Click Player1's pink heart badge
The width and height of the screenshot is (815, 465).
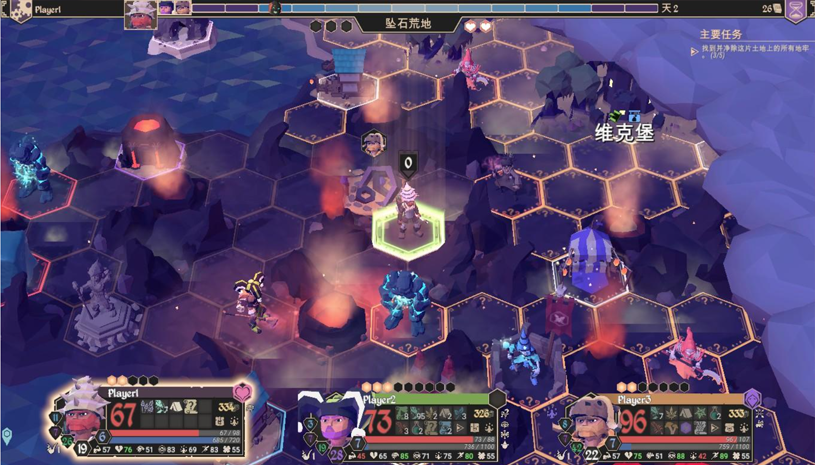tap(242, 392)
